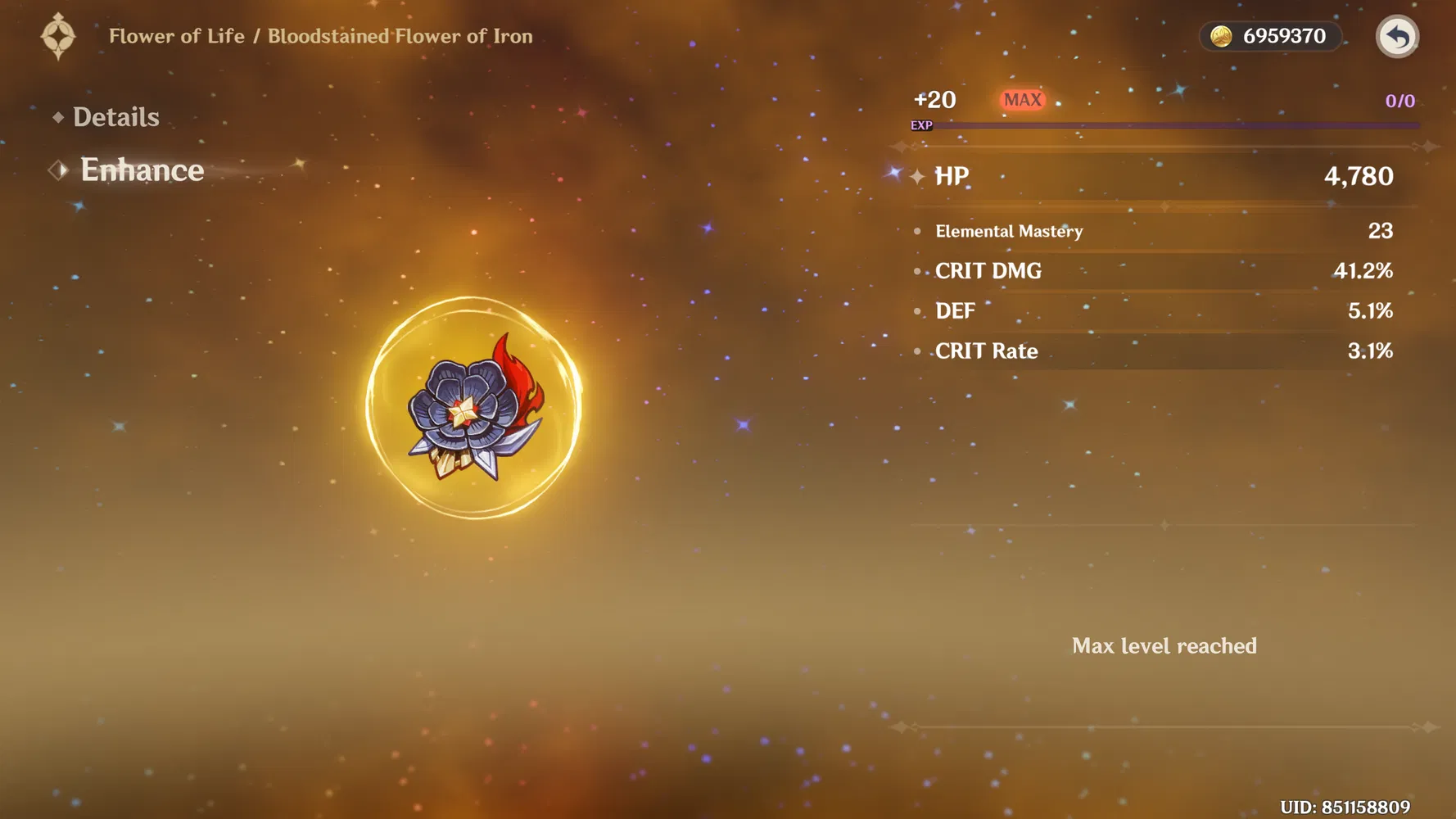Switch to the Details tab
The height and width of the screenshot is (819, 1456).
pos(115,116)
